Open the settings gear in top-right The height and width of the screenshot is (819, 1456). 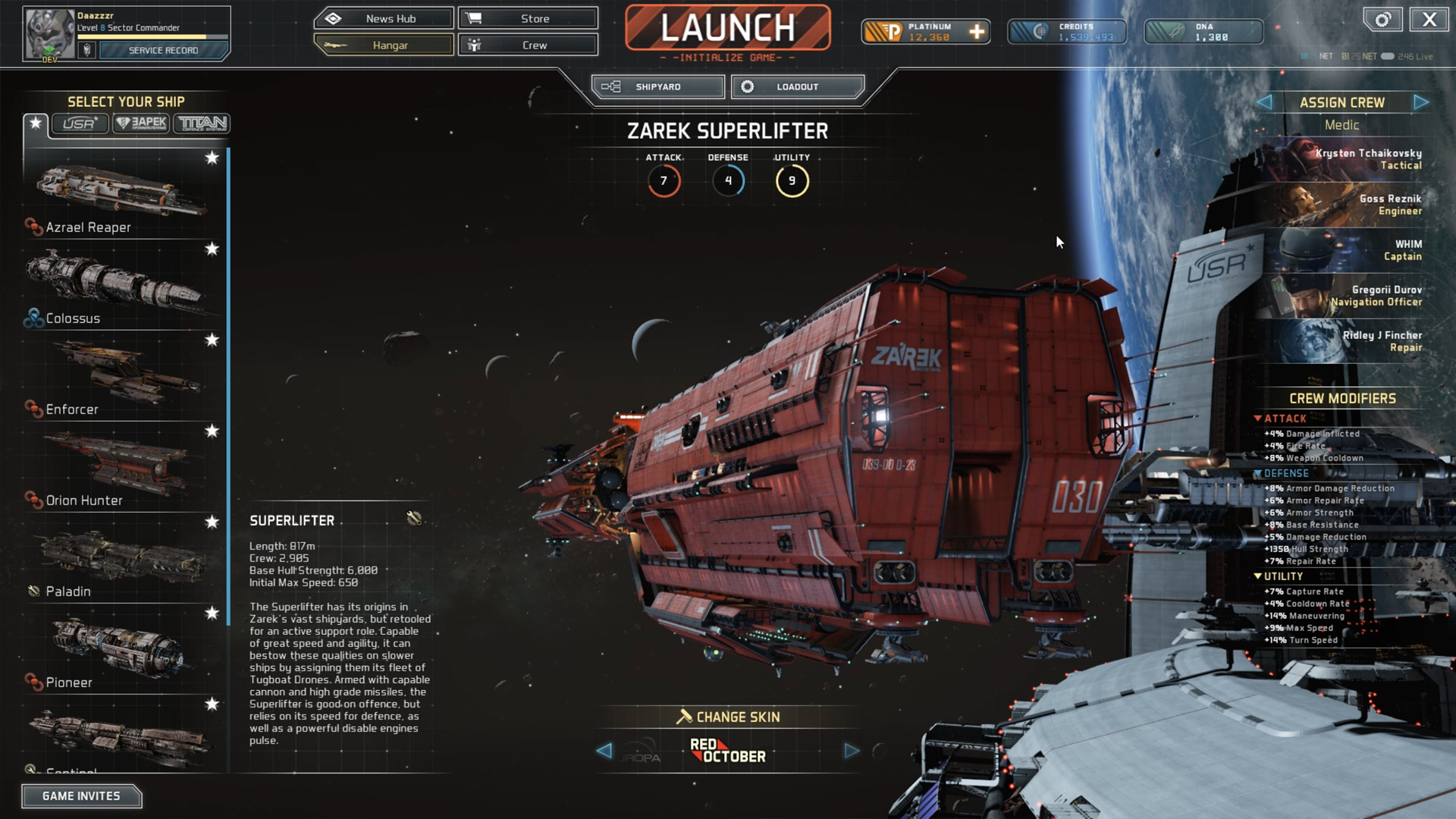[1382, 20]
